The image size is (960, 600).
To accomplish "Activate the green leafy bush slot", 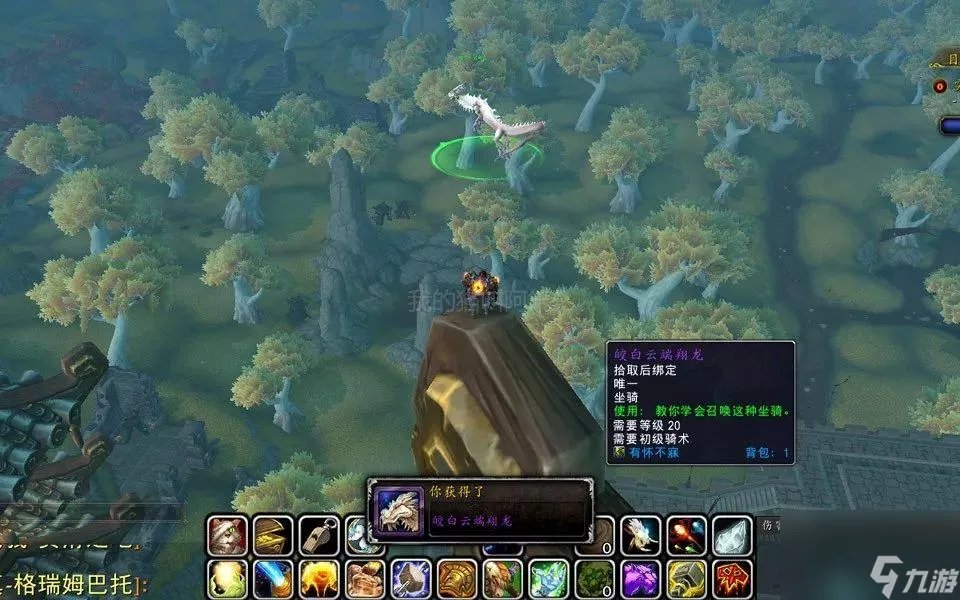I will click(x=595, y=579).
